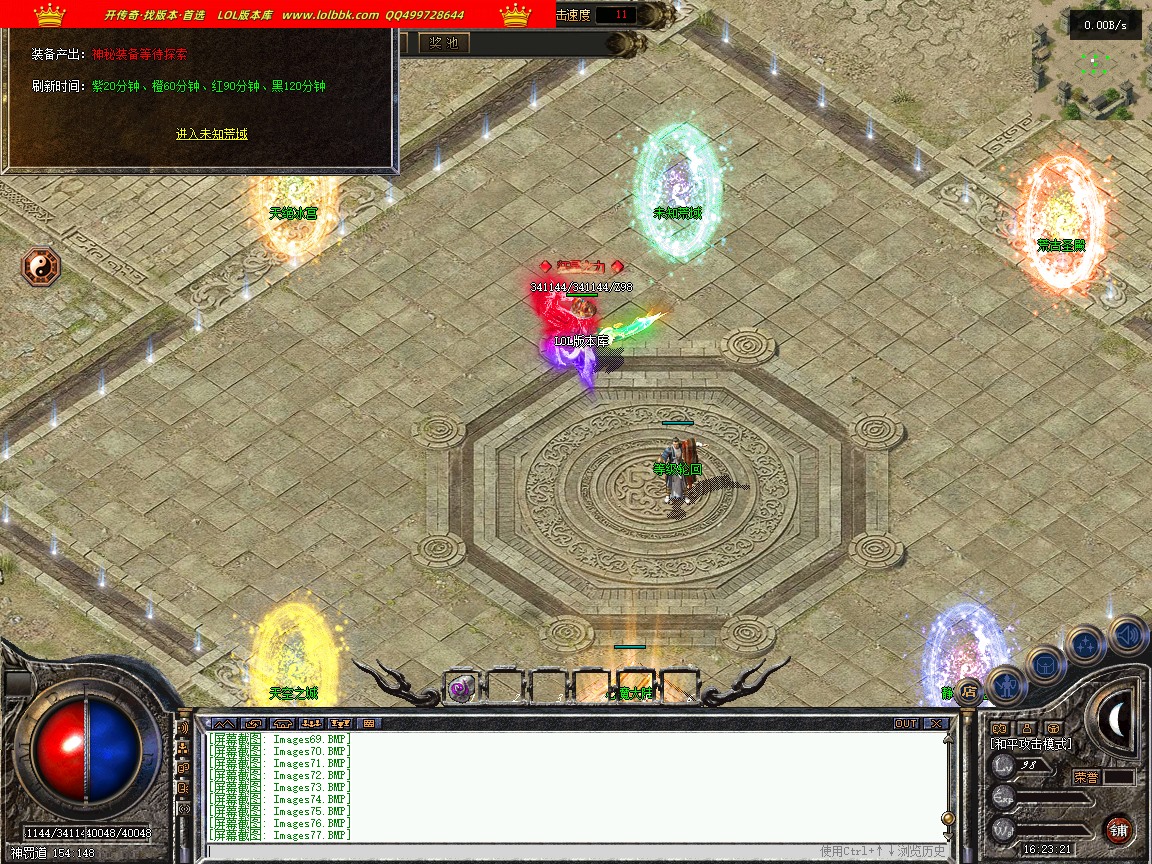Close the chat window with X
Viewport: 1152px width, 864px height.
coord(936,723)
